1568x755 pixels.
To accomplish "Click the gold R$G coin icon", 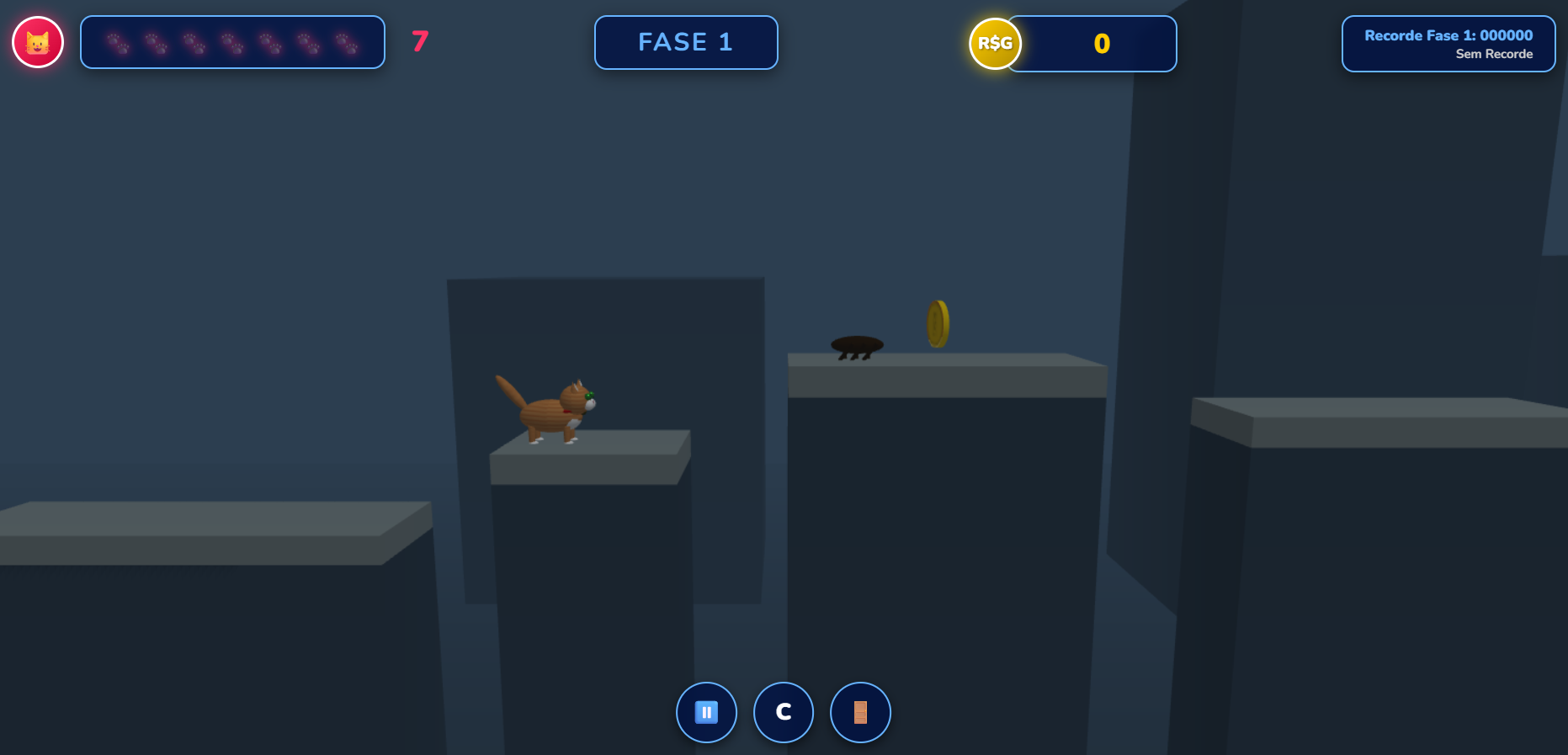I will [x=995, y=44].
